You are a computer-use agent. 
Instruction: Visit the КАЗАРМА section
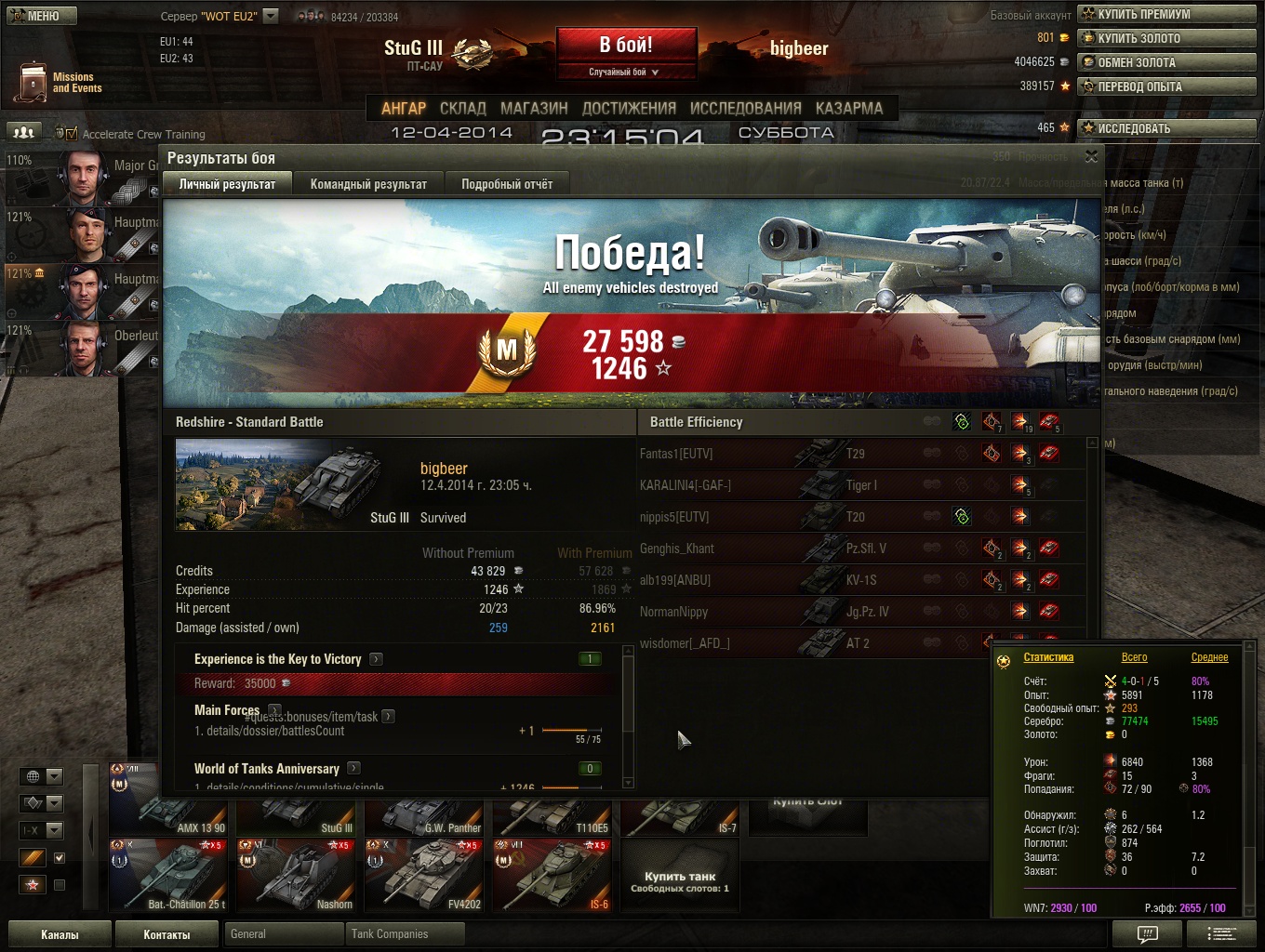point(848,108)
